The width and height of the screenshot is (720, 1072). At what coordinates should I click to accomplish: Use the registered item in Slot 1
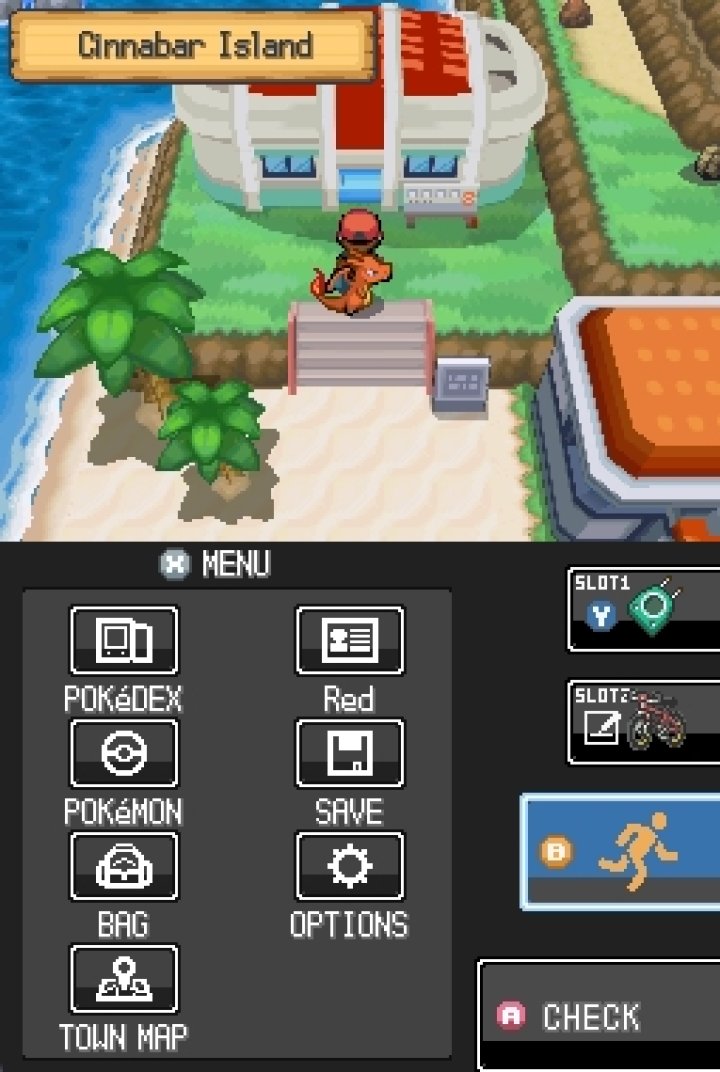645,610
